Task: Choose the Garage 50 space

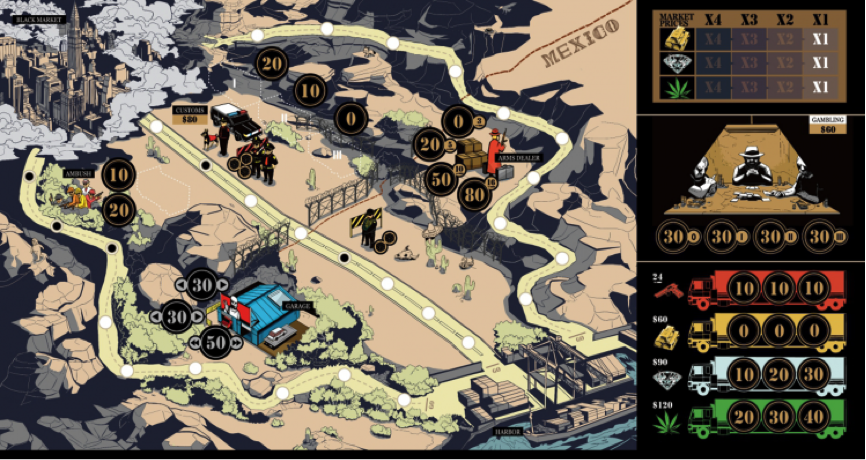Action: tap(216, 341)
